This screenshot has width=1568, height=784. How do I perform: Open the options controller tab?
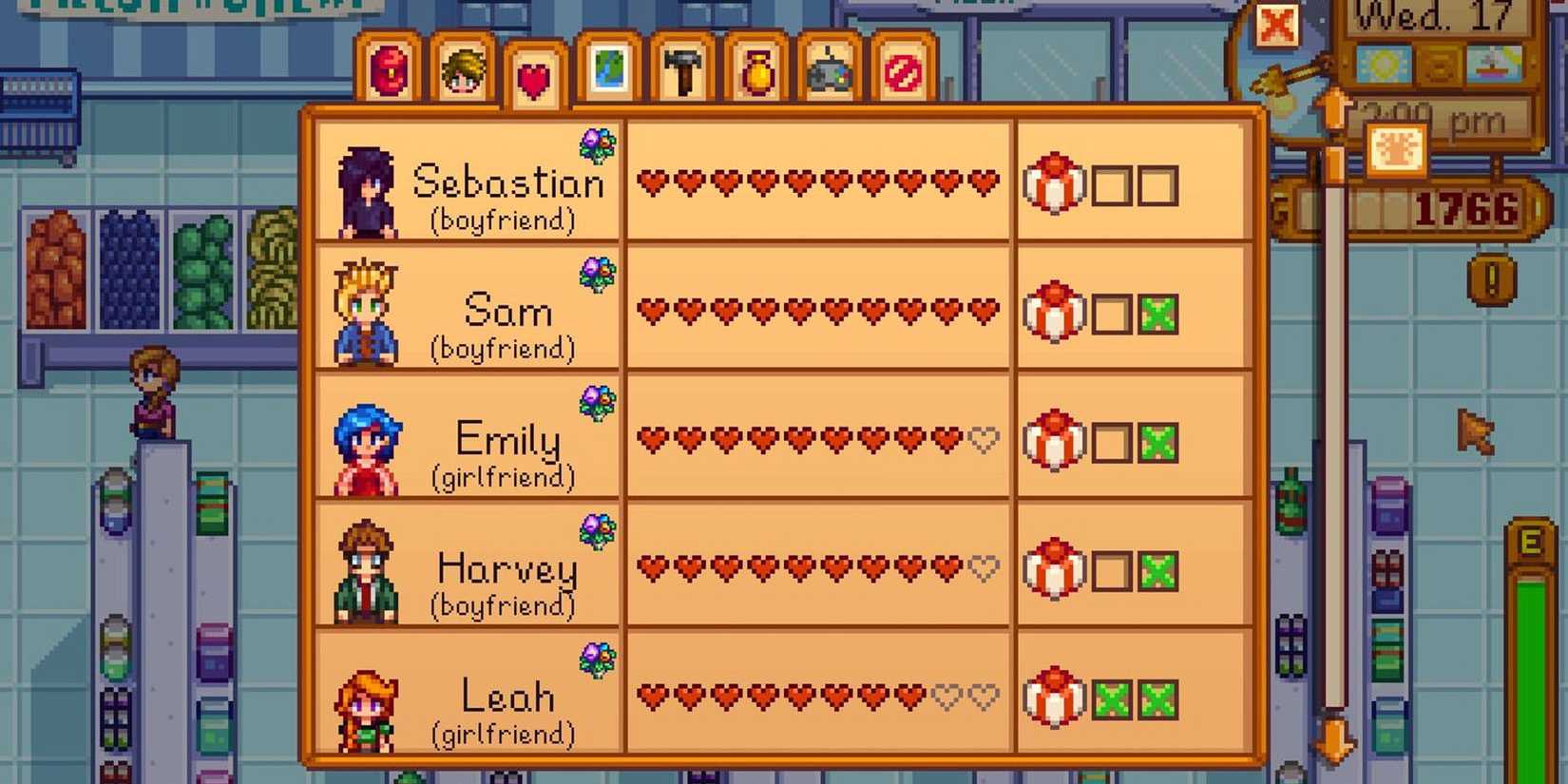(x=829, y=71)
